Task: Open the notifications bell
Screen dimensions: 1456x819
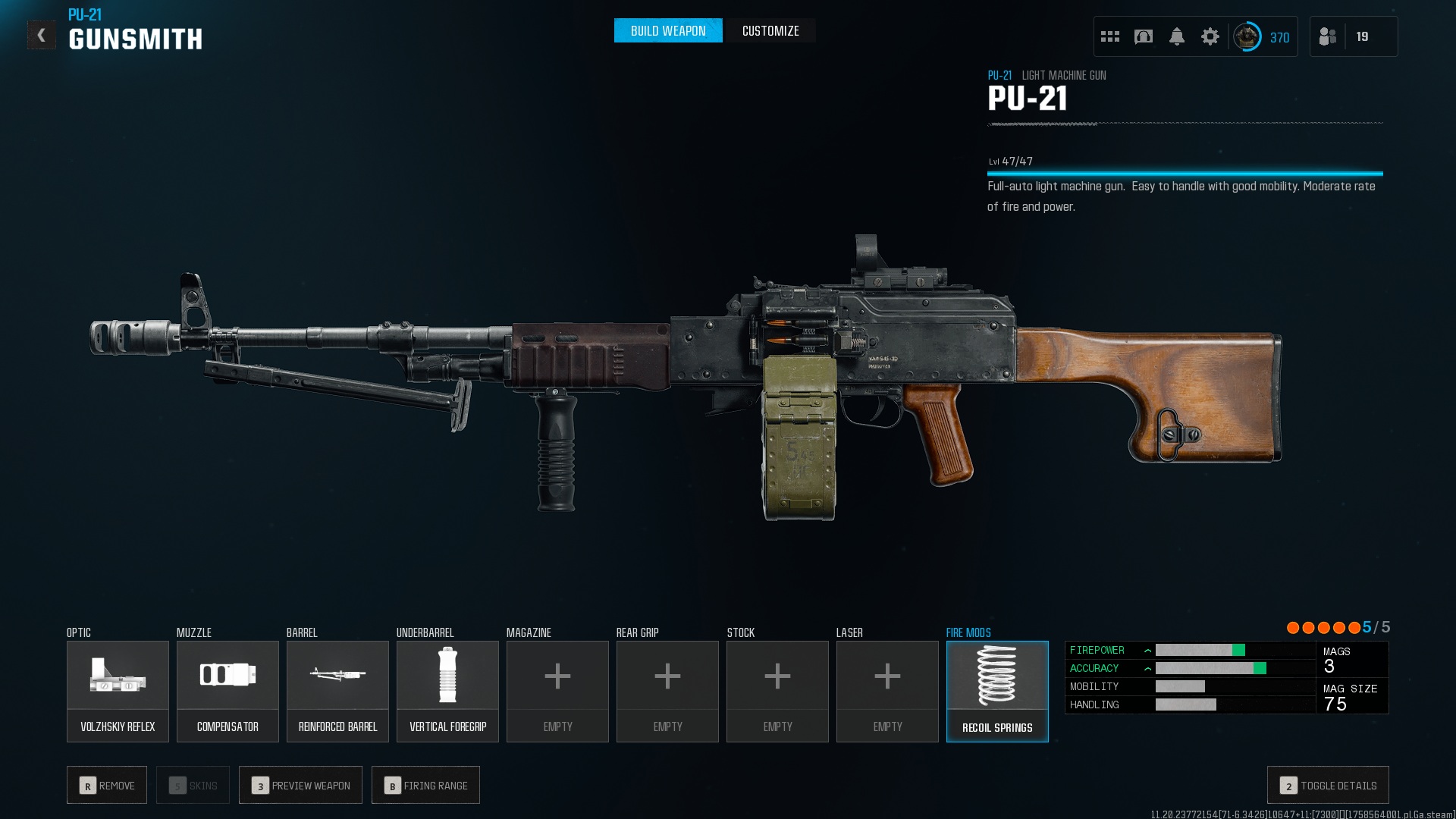Action: pos(1176,36)
